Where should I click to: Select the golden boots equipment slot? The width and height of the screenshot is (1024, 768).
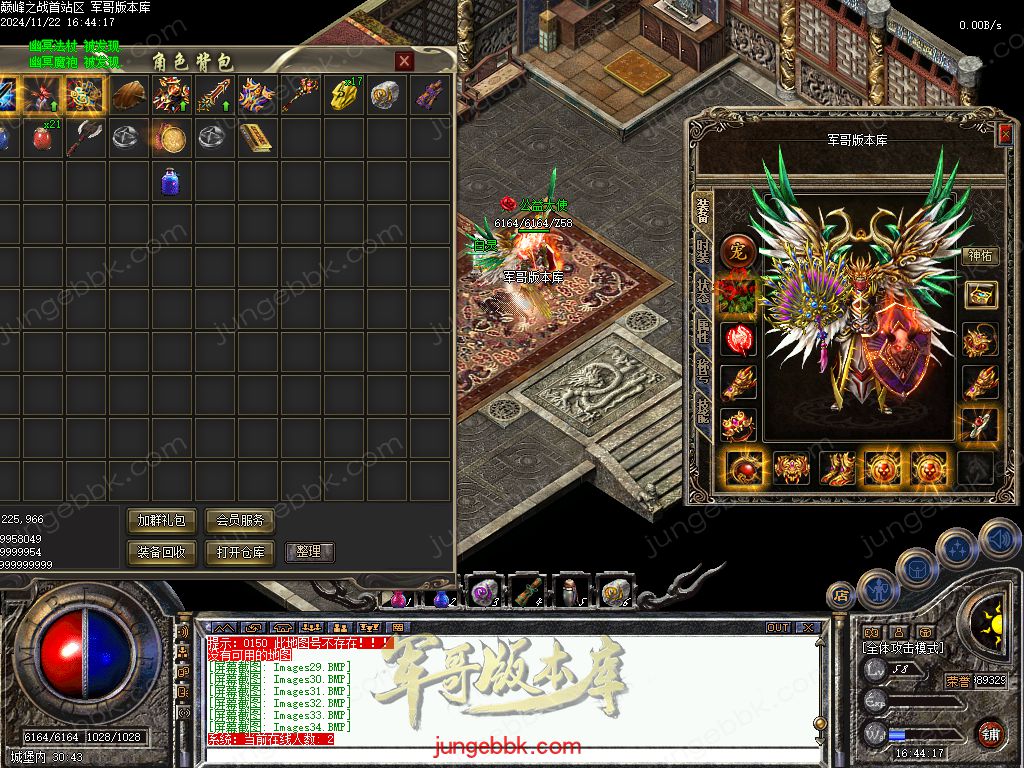[838, 467]
